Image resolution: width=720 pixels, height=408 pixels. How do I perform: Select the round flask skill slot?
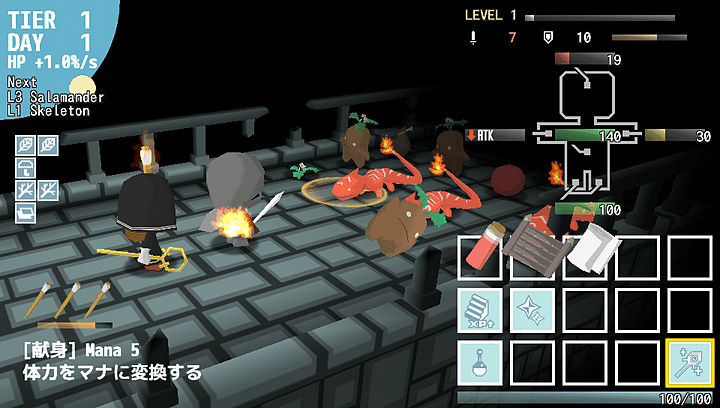coord(481,361)
